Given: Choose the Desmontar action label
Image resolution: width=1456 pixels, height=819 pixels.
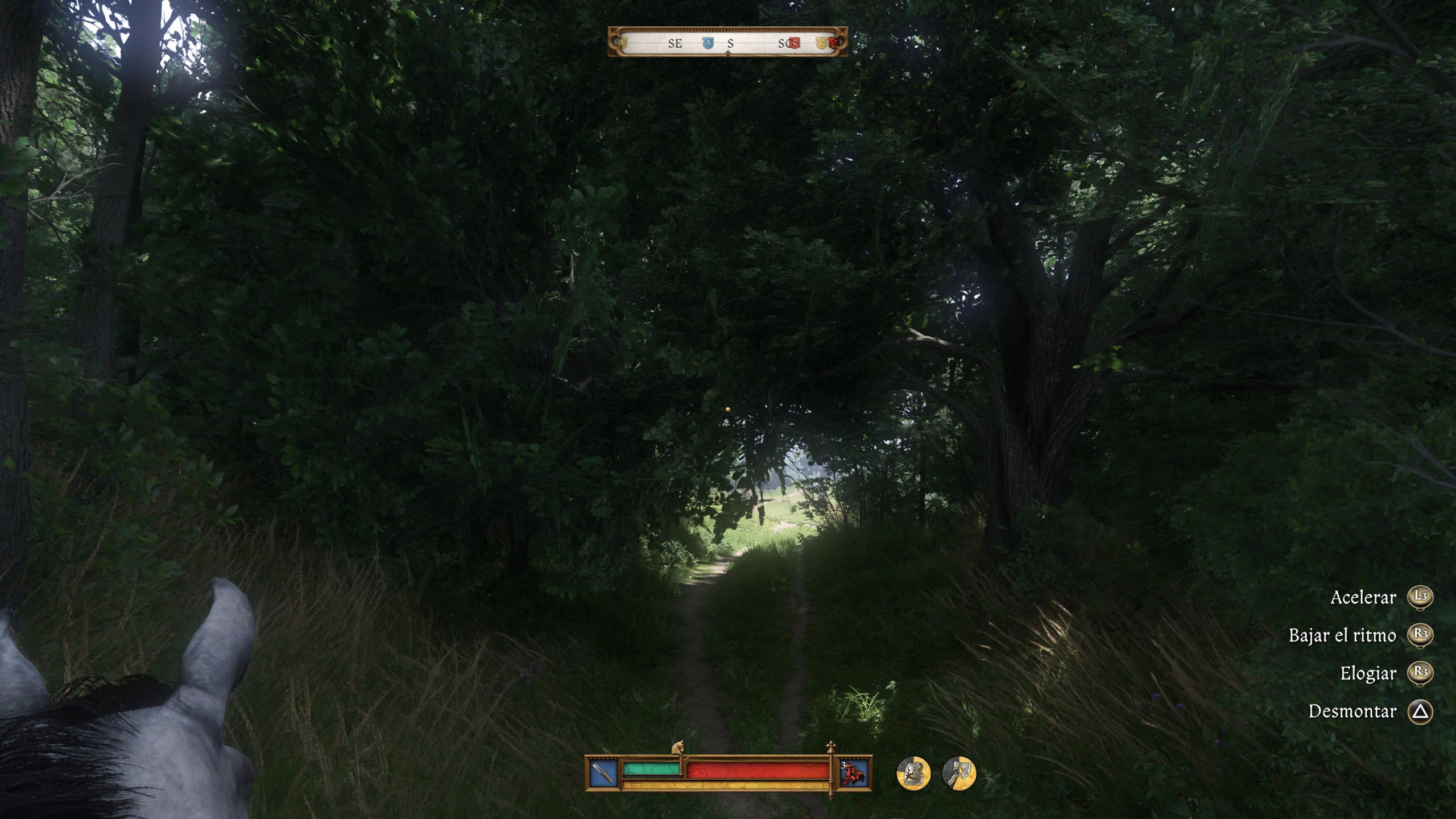Looking at the screenshot, I should 1352,712.
